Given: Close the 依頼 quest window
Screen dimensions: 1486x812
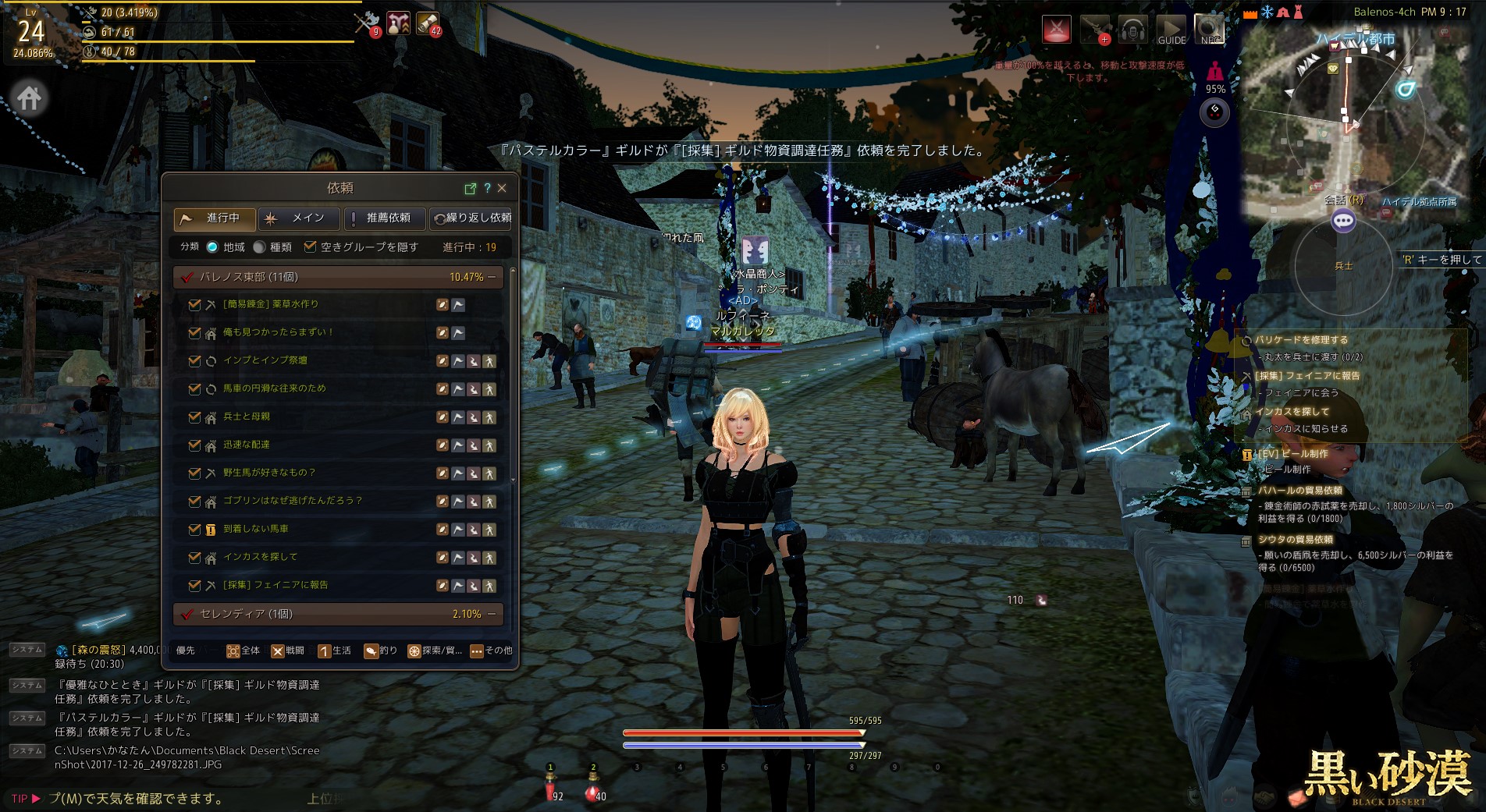Looking at the screenshot, I should [502, 188].
